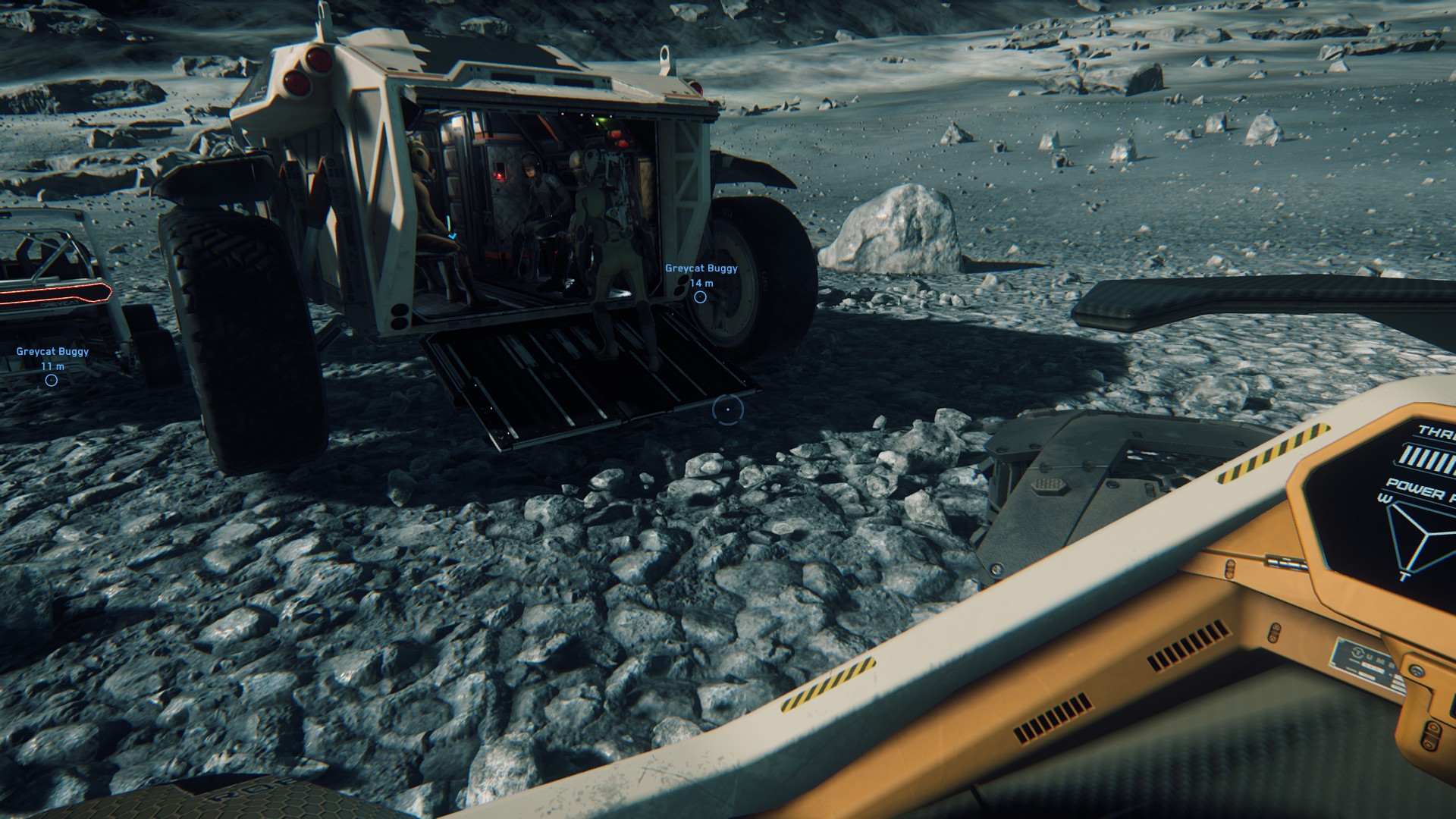Select the Greycat Buggy marker at 14 m

(x=700, y=297)
